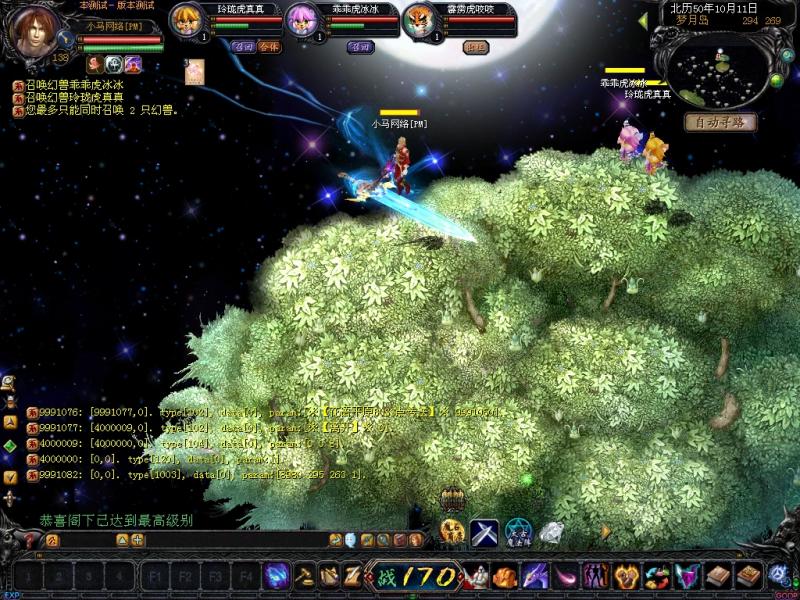
Task: Click the 合体 merge button under 玲珑虎真真
Action: tap(268, 47)
